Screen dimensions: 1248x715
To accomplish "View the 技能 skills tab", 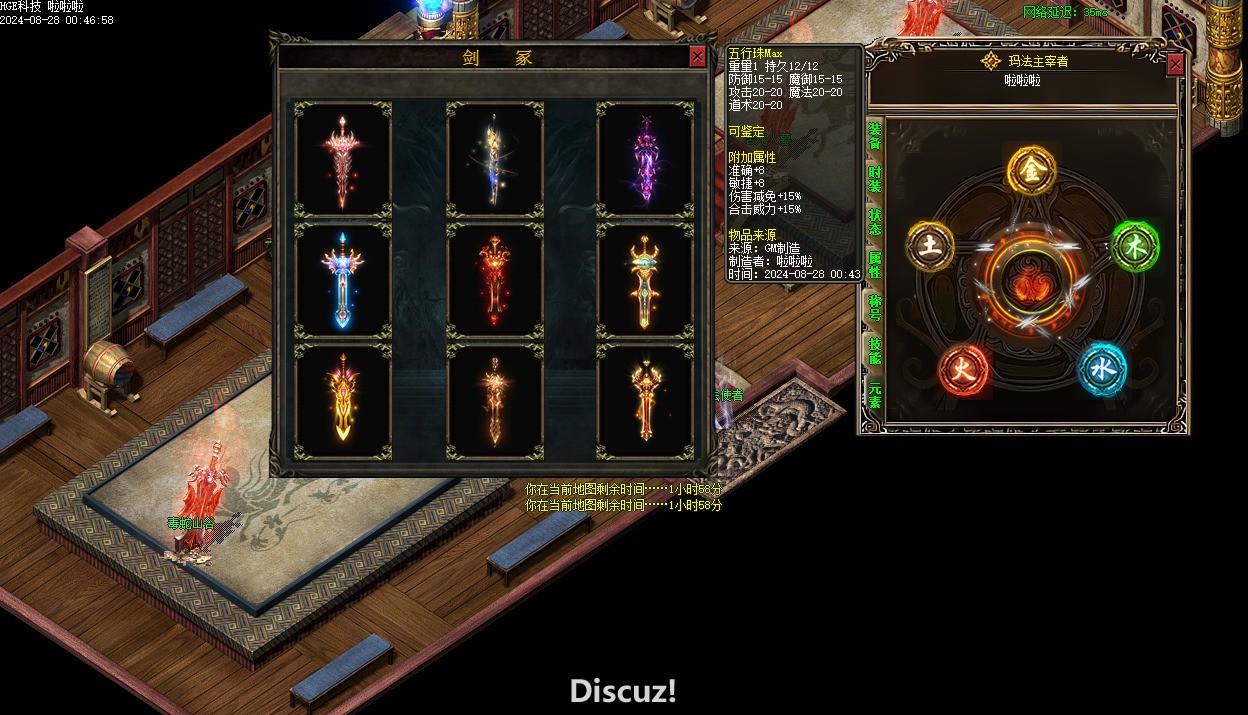I will [875, 350].
